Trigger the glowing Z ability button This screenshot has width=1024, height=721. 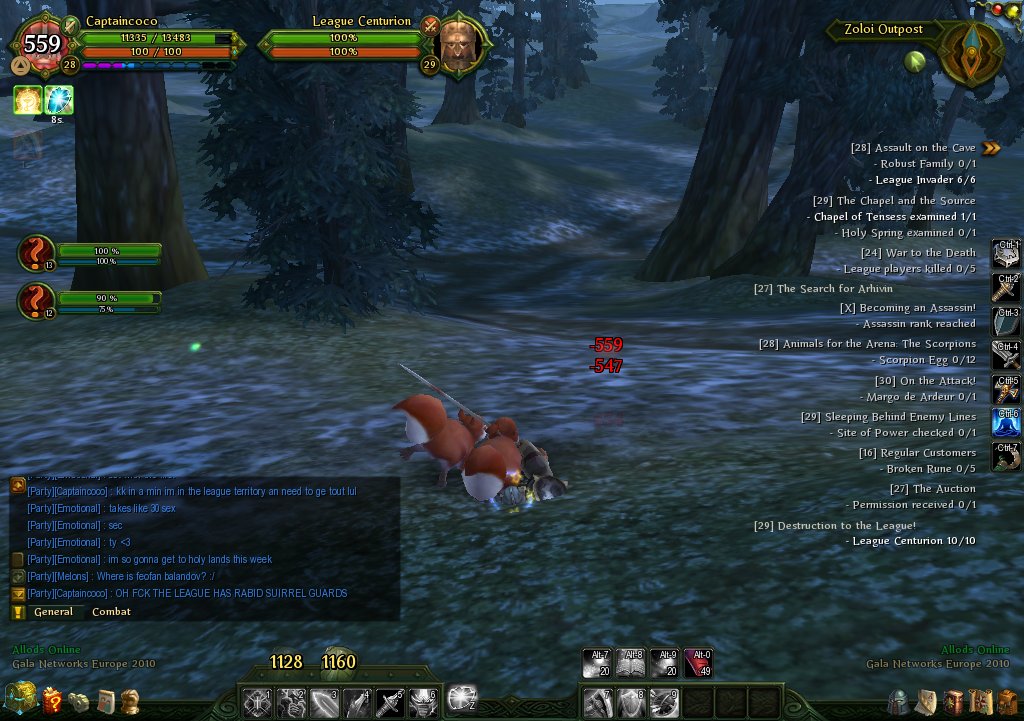pos(461,698)
